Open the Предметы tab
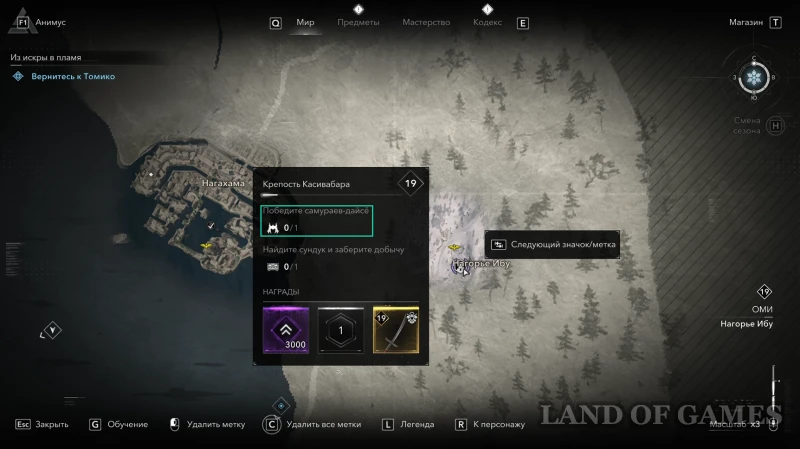 click(358, 22)
